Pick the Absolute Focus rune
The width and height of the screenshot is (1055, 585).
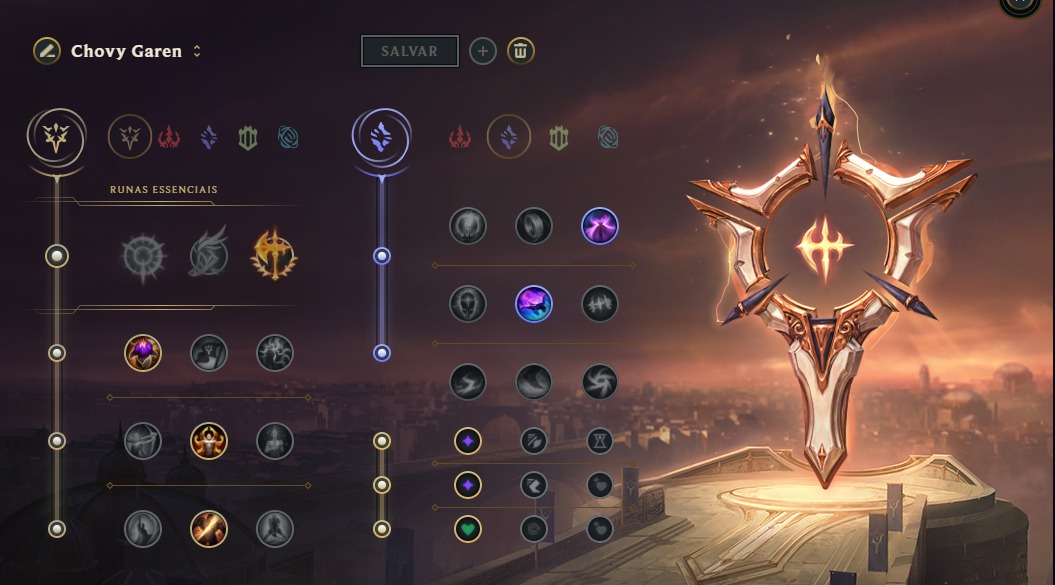[x=600, y=304]
